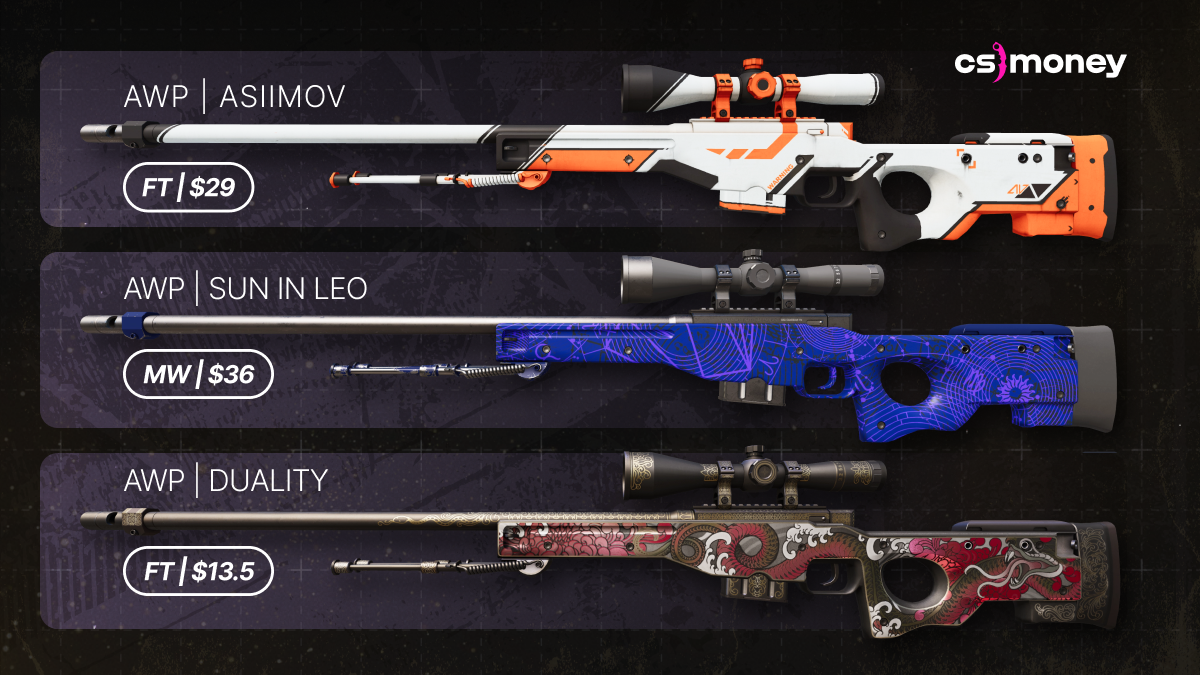Choose the MW | $36 price pill
The height and width of the screenshot is (675, 1200).
pos(195,375)
